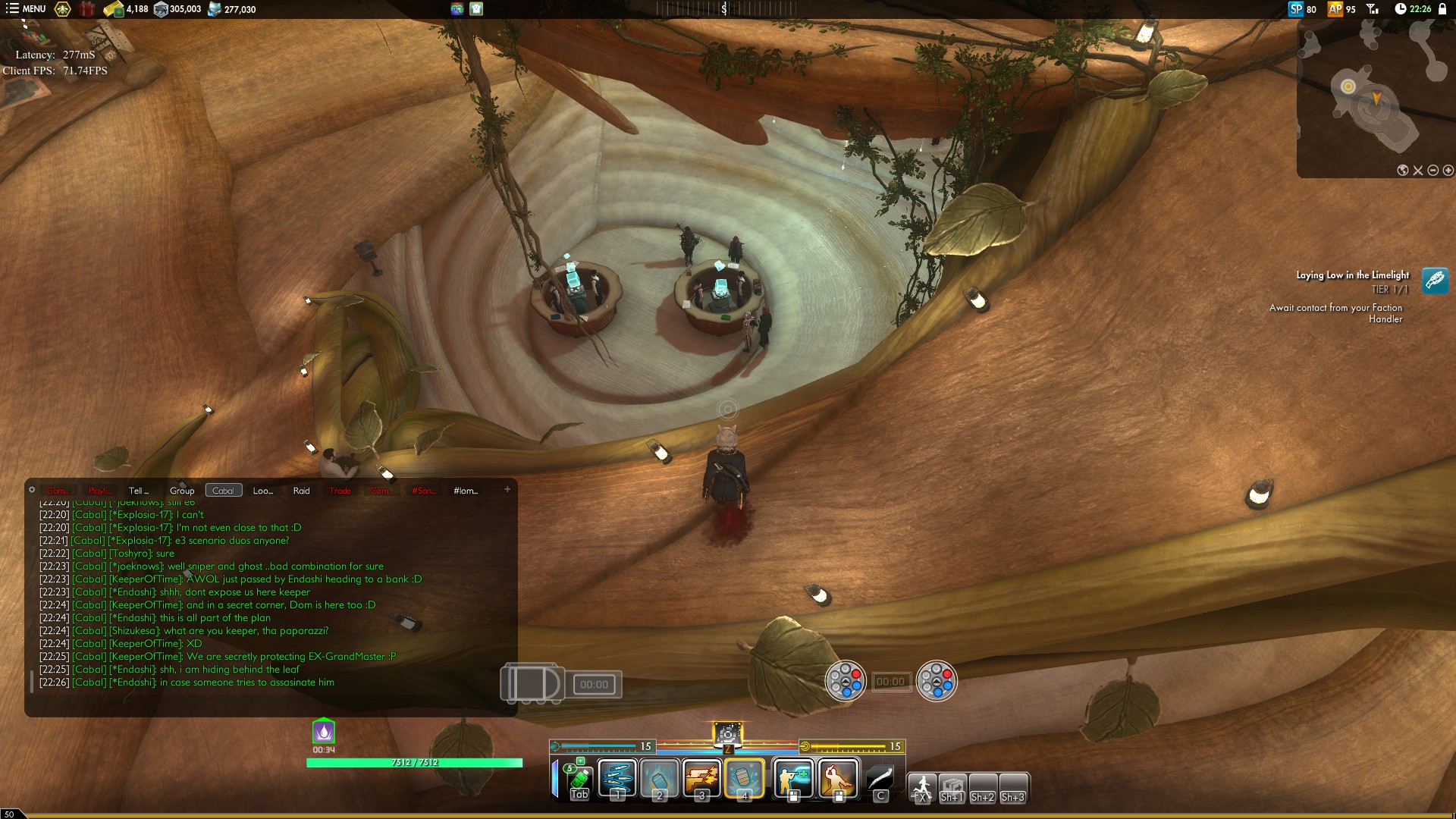Image resolution: width=1456 pixels, height=819 pixels.
Task: Zoom out the minimap with minus button
Action: [1433, 171]
